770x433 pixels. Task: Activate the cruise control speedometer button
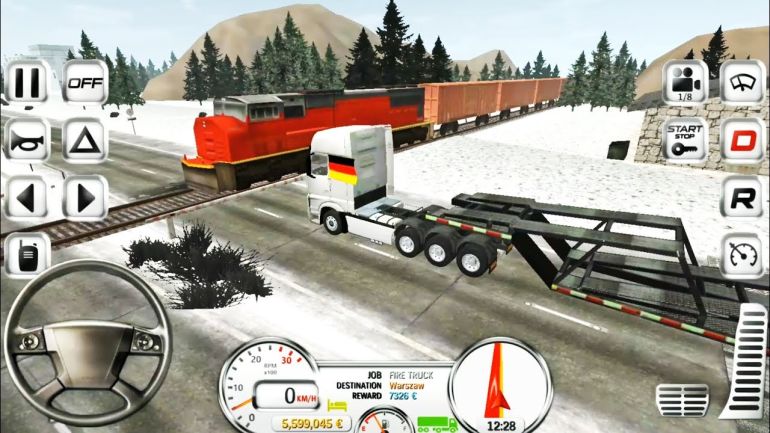[x=741, y=255]
